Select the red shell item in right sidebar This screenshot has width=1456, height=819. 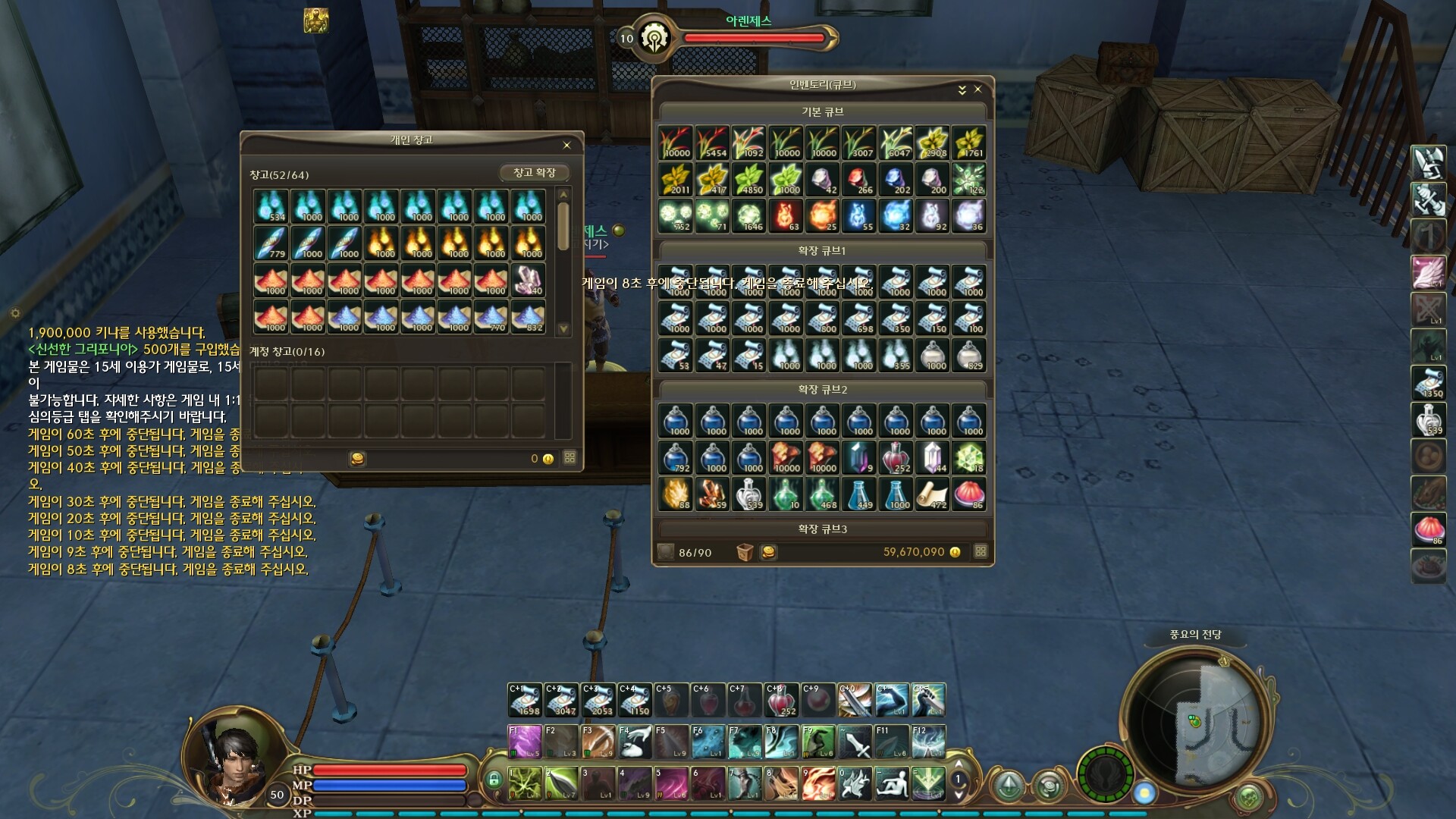pos(1428,528)
